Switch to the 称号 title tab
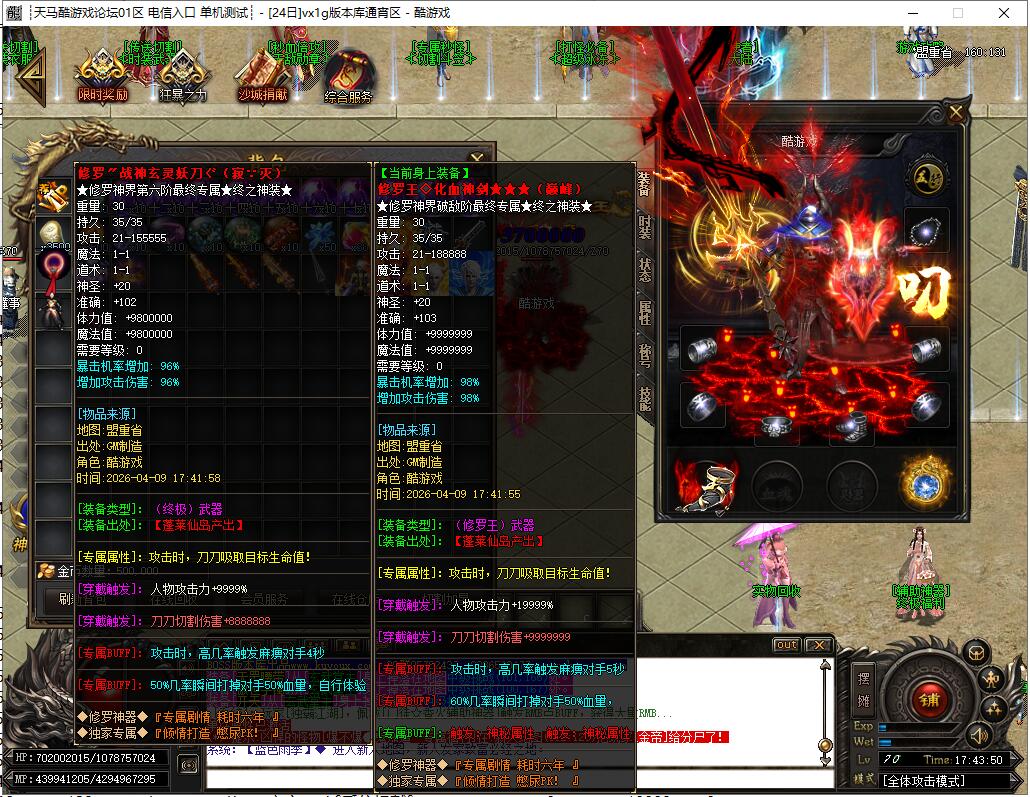The width and height of the screenshot is (1030, 797). point(645,356)
